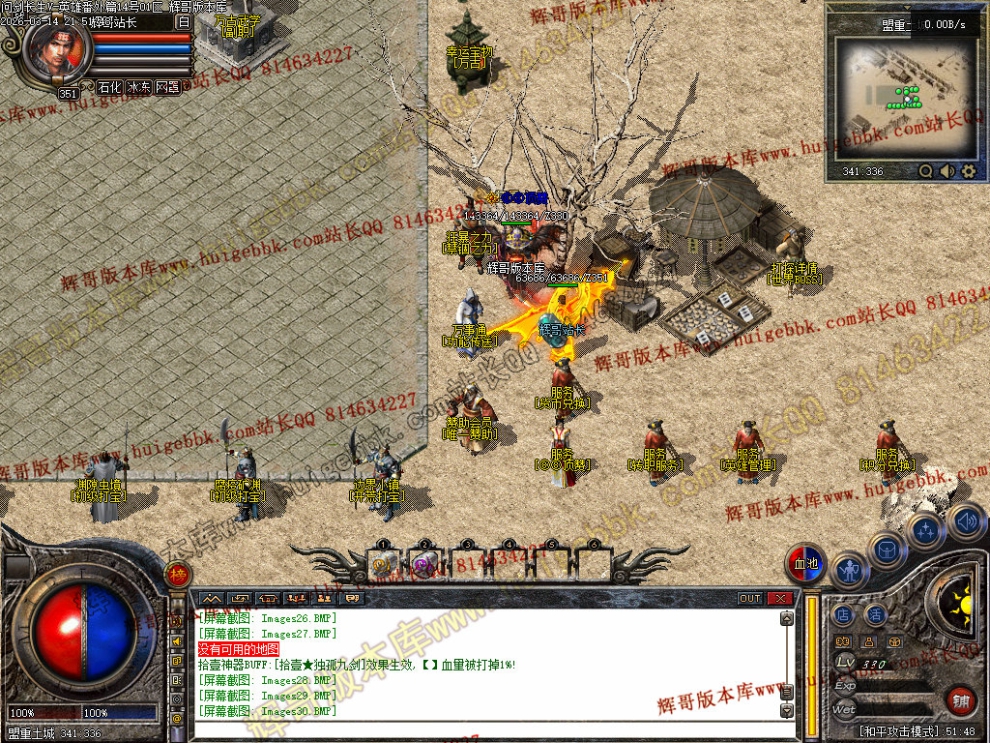Click the red round 辅 assist button
The height and width of the screenshot is (743, 990).
click(x=961, y=699)
